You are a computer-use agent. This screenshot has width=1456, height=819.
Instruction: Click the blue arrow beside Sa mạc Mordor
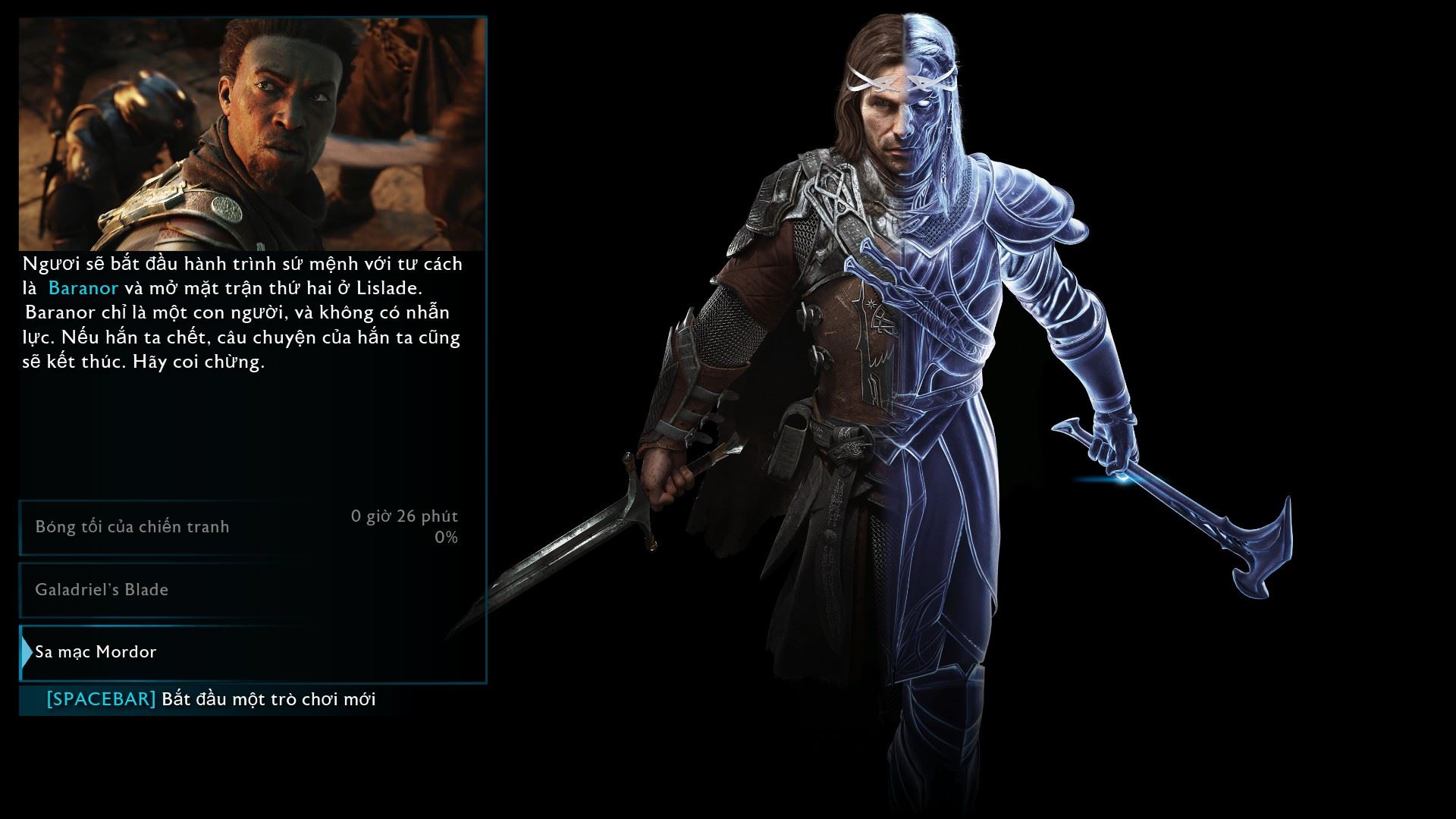[26, 651]
